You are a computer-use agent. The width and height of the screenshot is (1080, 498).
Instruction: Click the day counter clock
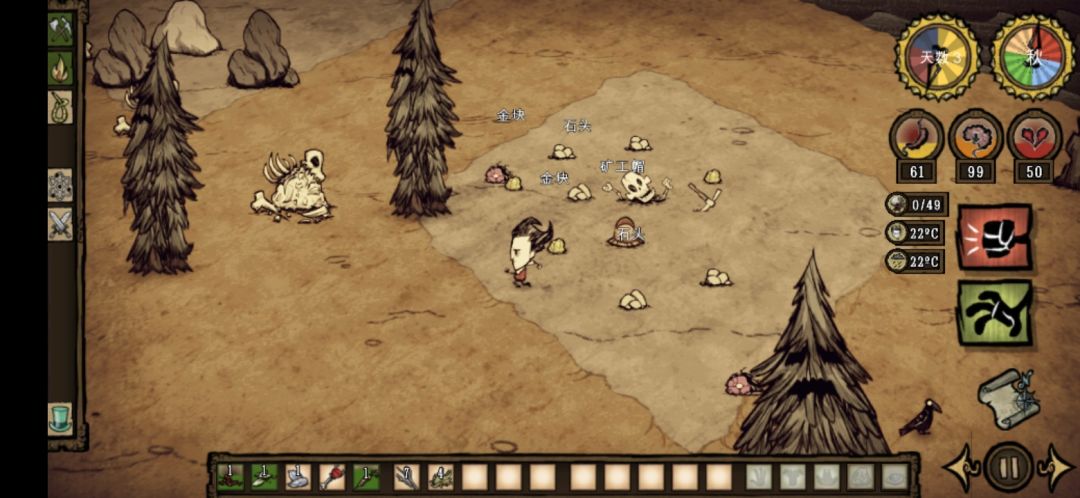point(937,56)
